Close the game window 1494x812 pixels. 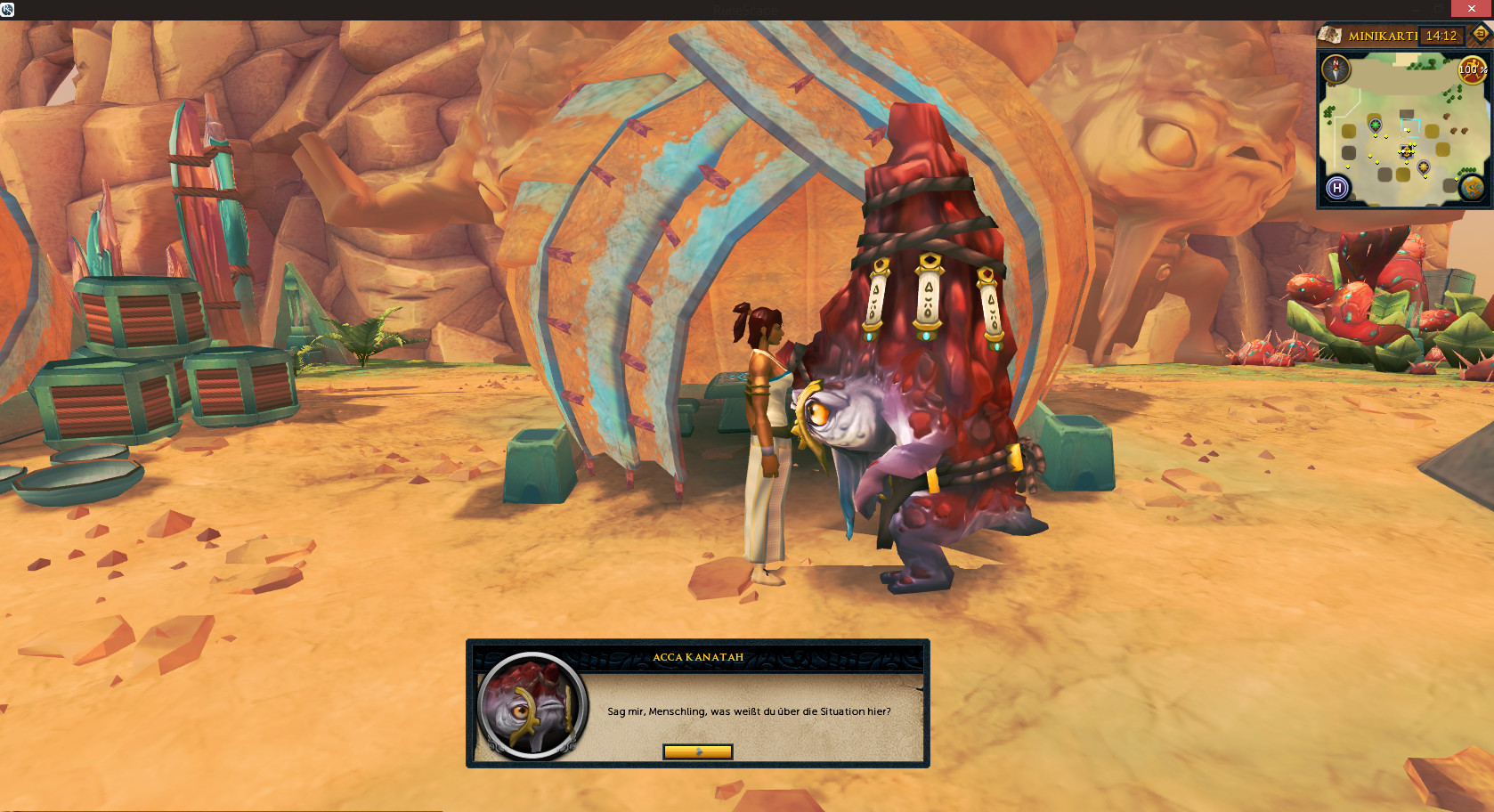1472,9
